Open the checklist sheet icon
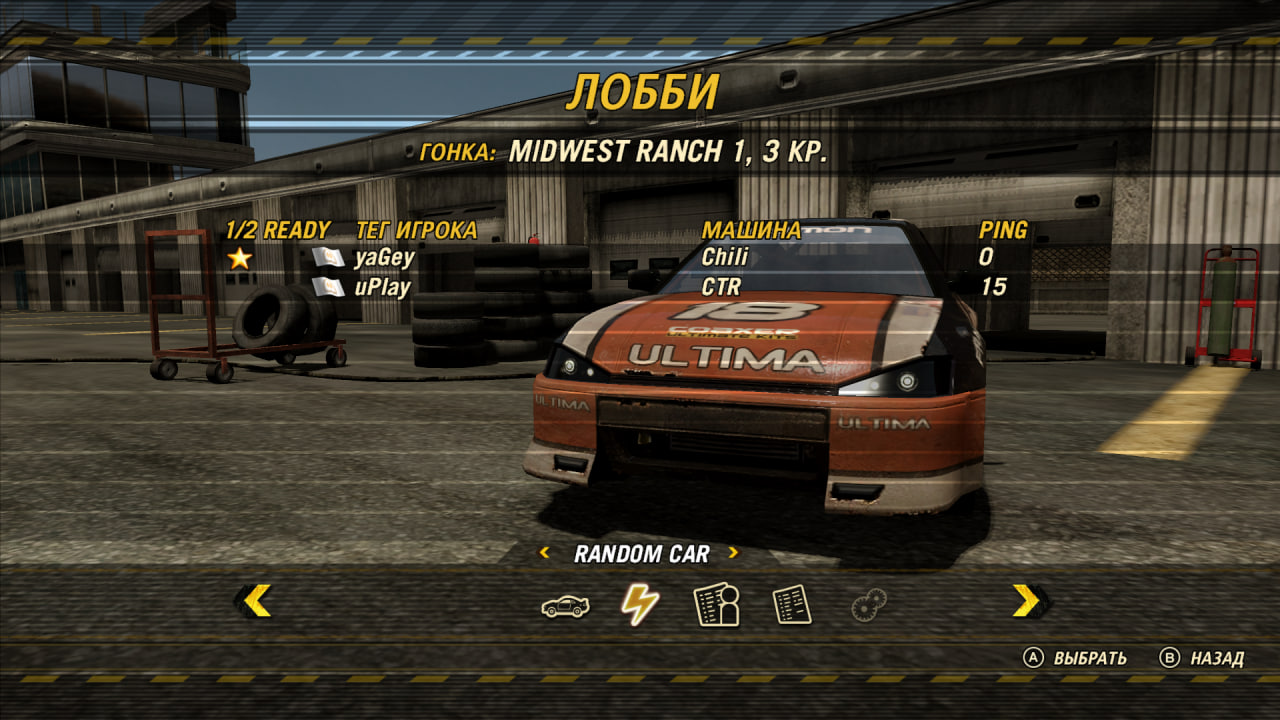The image size is (1280, 720). 791,605
